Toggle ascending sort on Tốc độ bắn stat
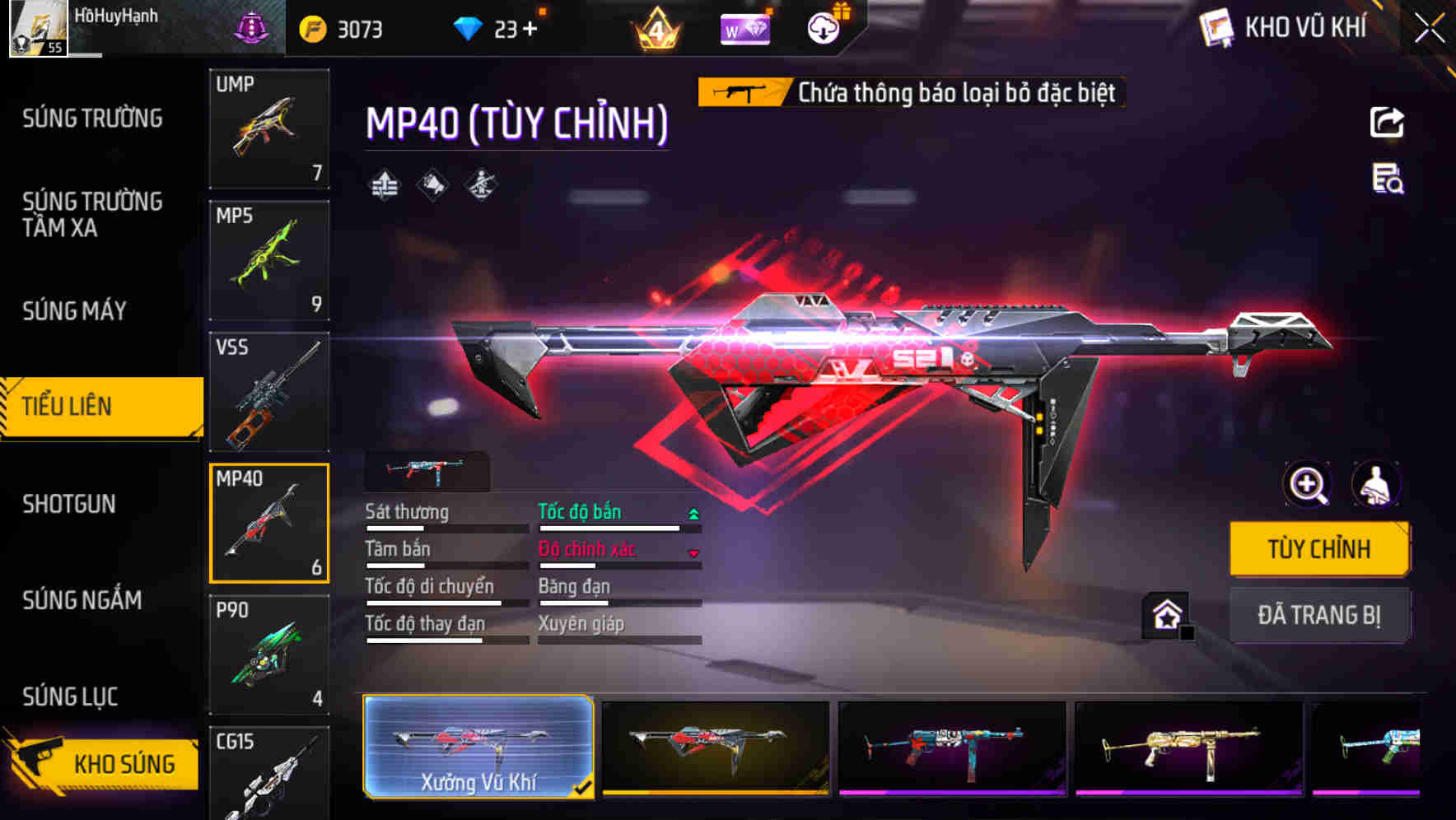The height and width of the screenshot is (820, 1456). [x=694, y=512]
